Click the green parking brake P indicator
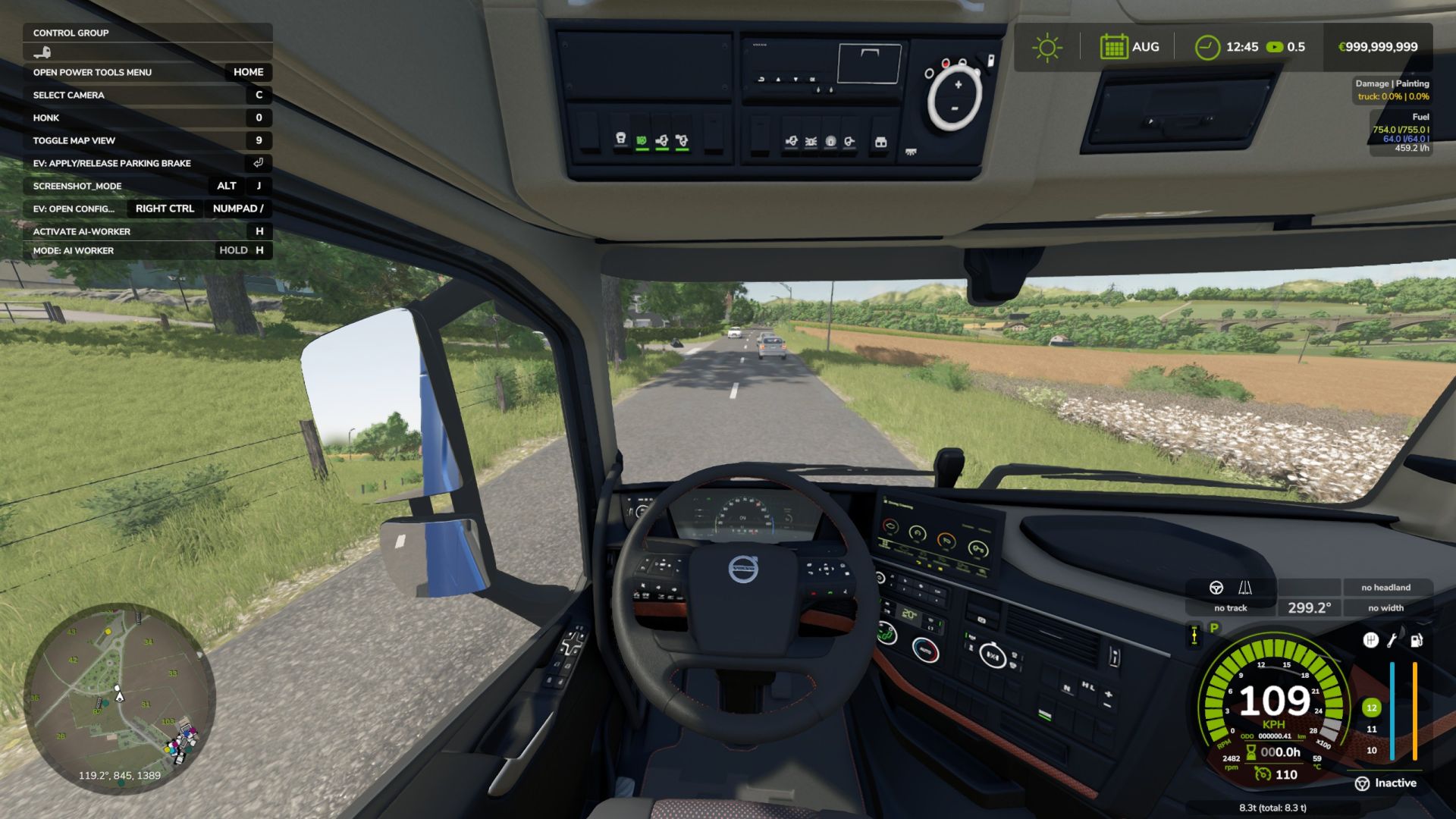Viewport: 1456px width, 819px height. coord(1214,628)
